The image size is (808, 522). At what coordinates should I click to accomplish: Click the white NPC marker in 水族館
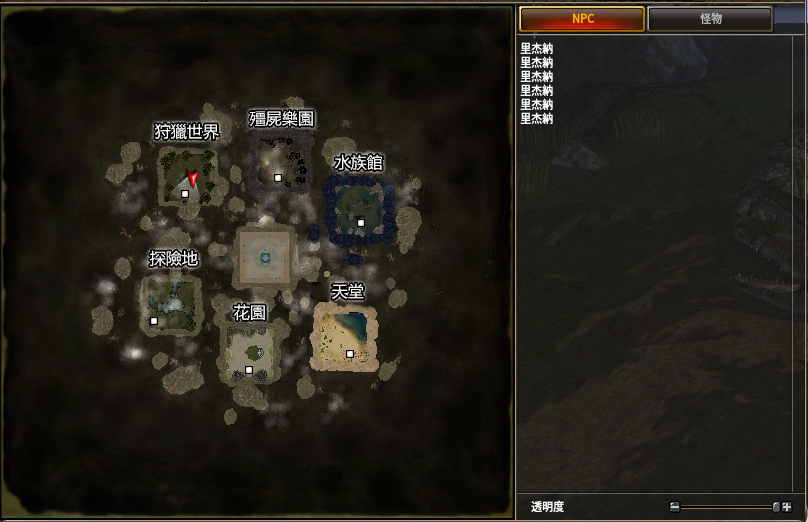pos(361,223)
